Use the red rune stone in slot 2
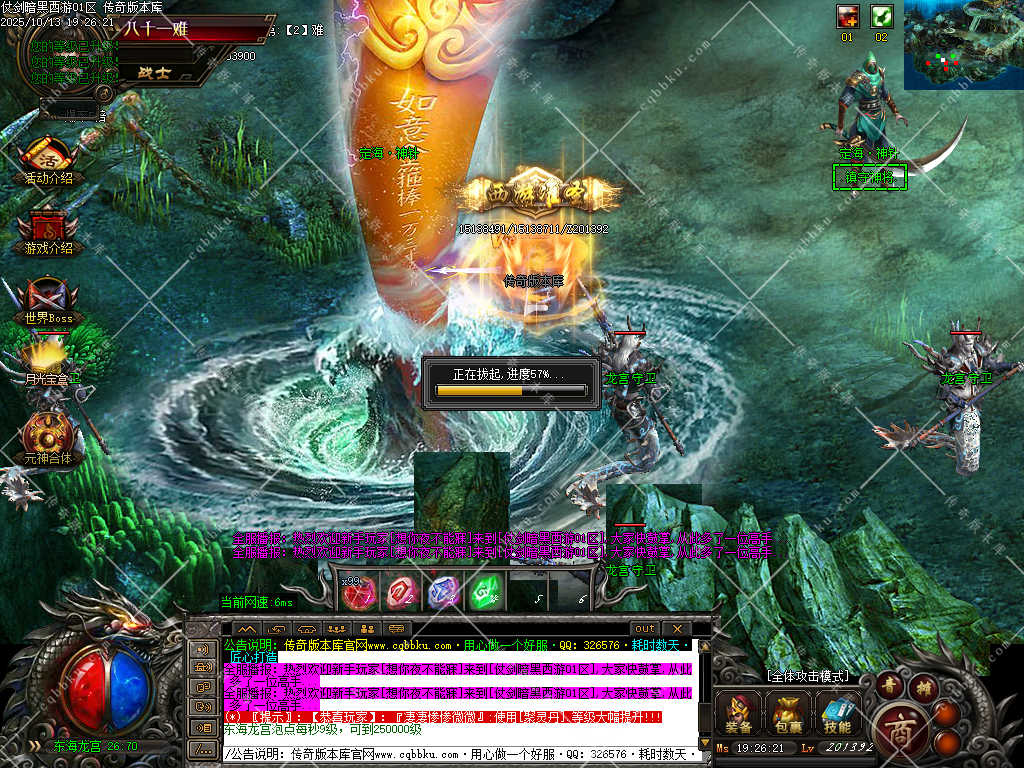1024x768 pixels. click(401, 593)
